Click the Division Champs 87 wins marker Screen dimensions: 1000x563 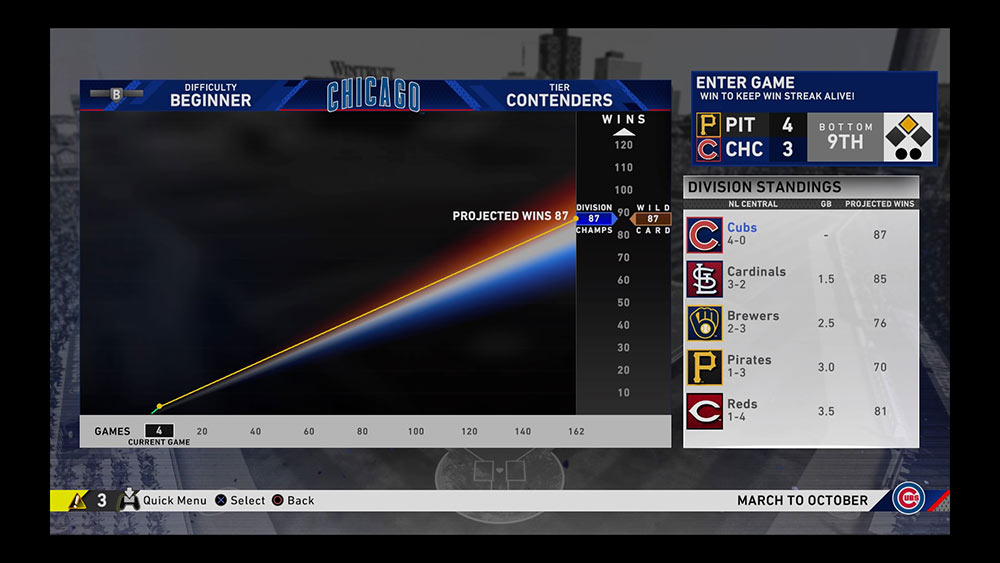click(x=594, y=219)
